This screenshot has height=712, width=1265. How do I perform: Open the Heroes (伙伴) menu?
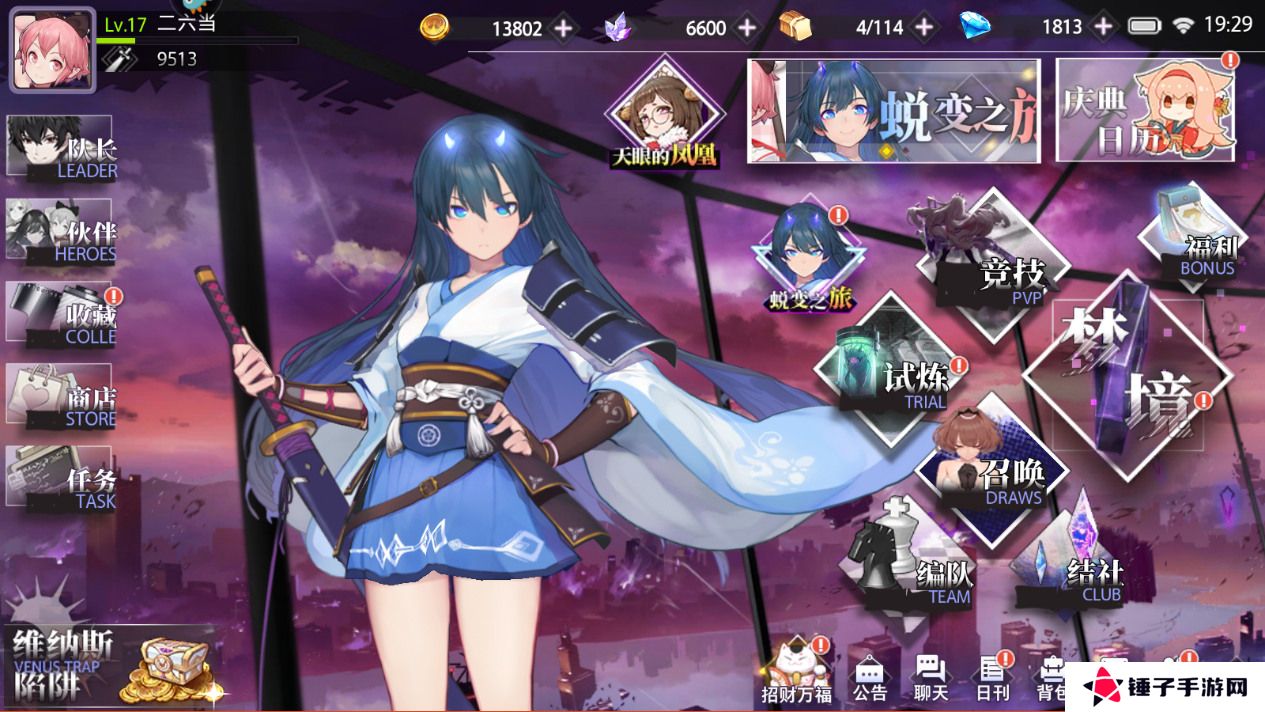[62, 231]
